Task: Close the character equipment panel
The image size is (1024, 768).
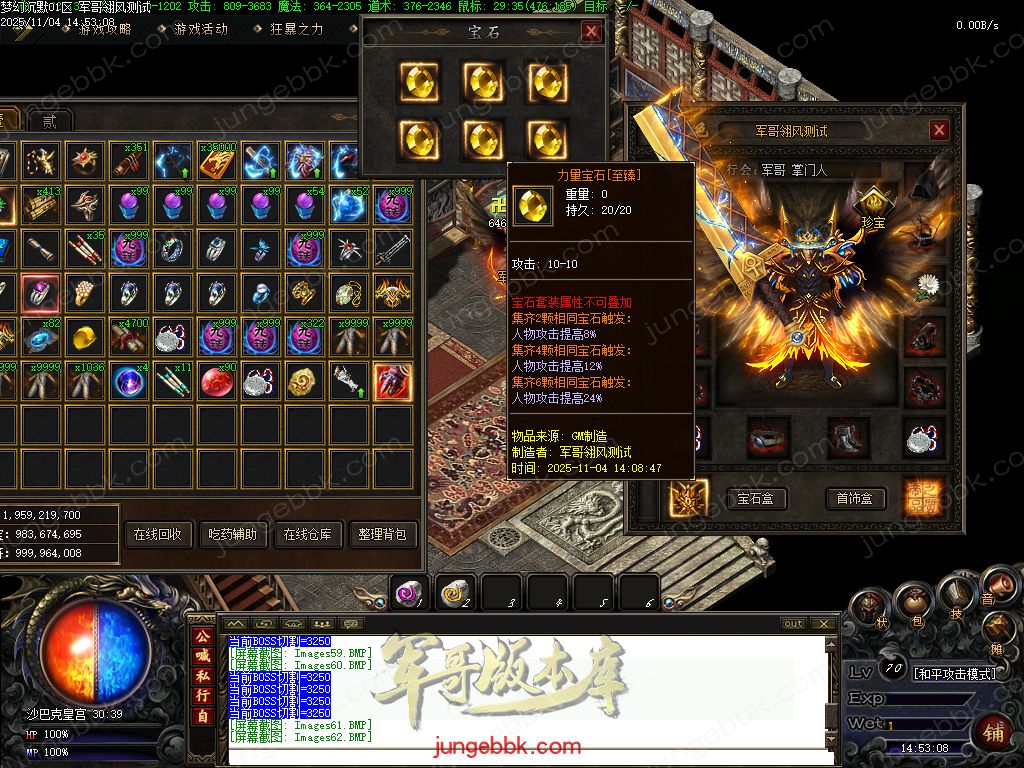Action: [x=938, y=130]
